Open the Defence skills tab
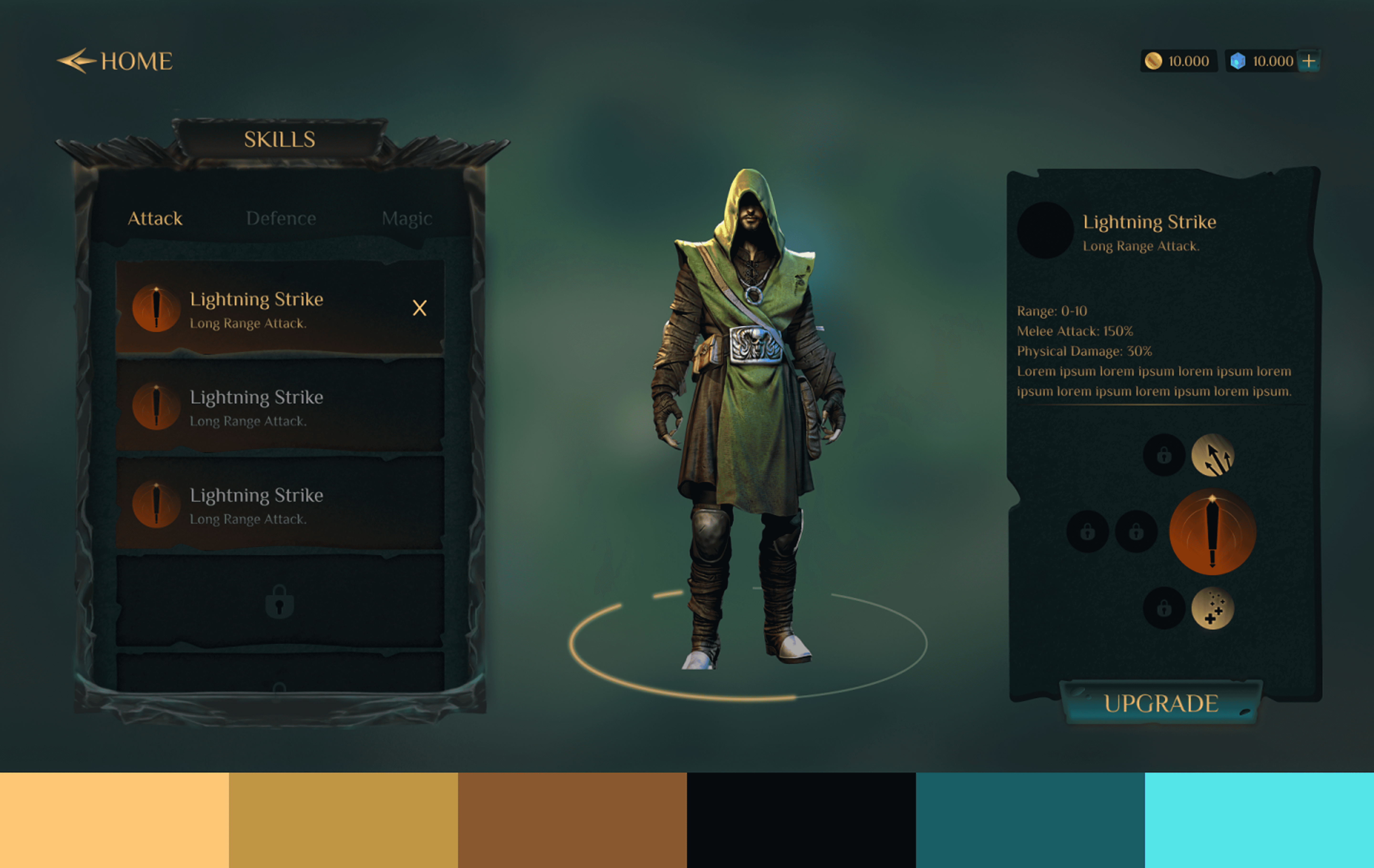1374x868 pixels. [281, 218]
